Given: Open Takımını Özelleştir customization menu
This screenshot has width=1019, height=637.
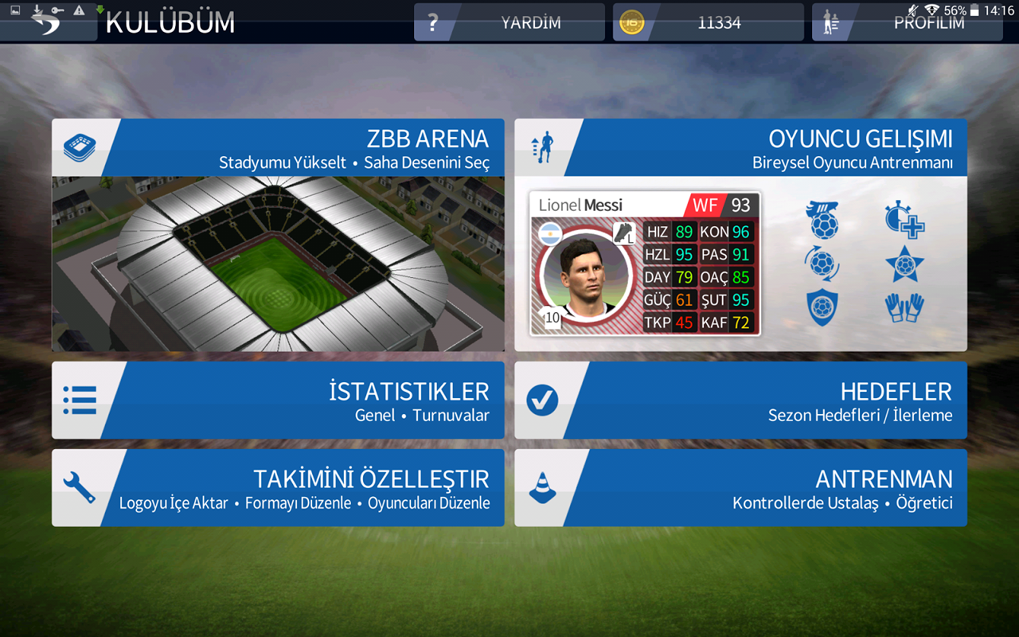Looking at the screenshot, I should coord(278,488).
